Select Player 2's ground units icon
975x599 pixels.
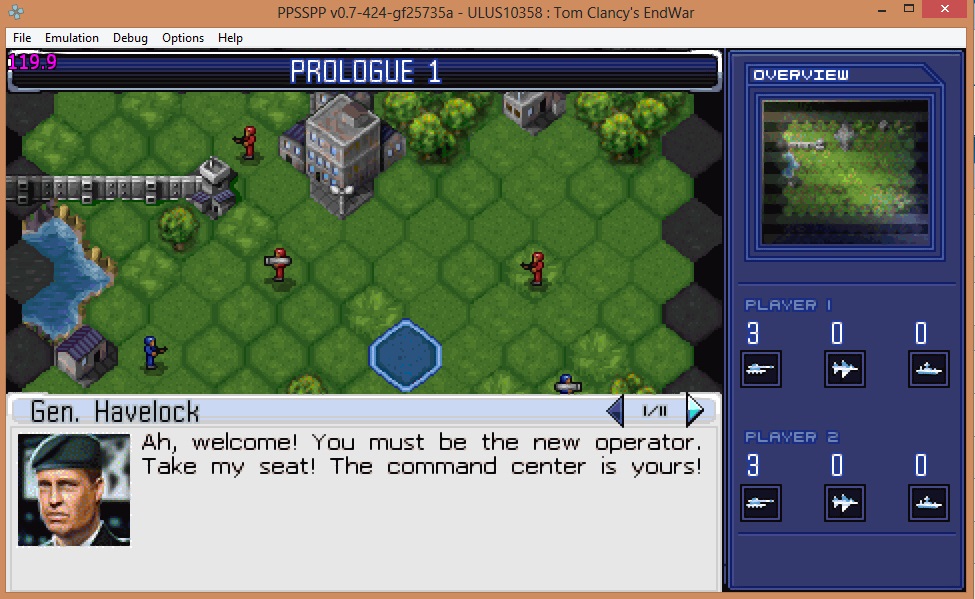point(760,503)
